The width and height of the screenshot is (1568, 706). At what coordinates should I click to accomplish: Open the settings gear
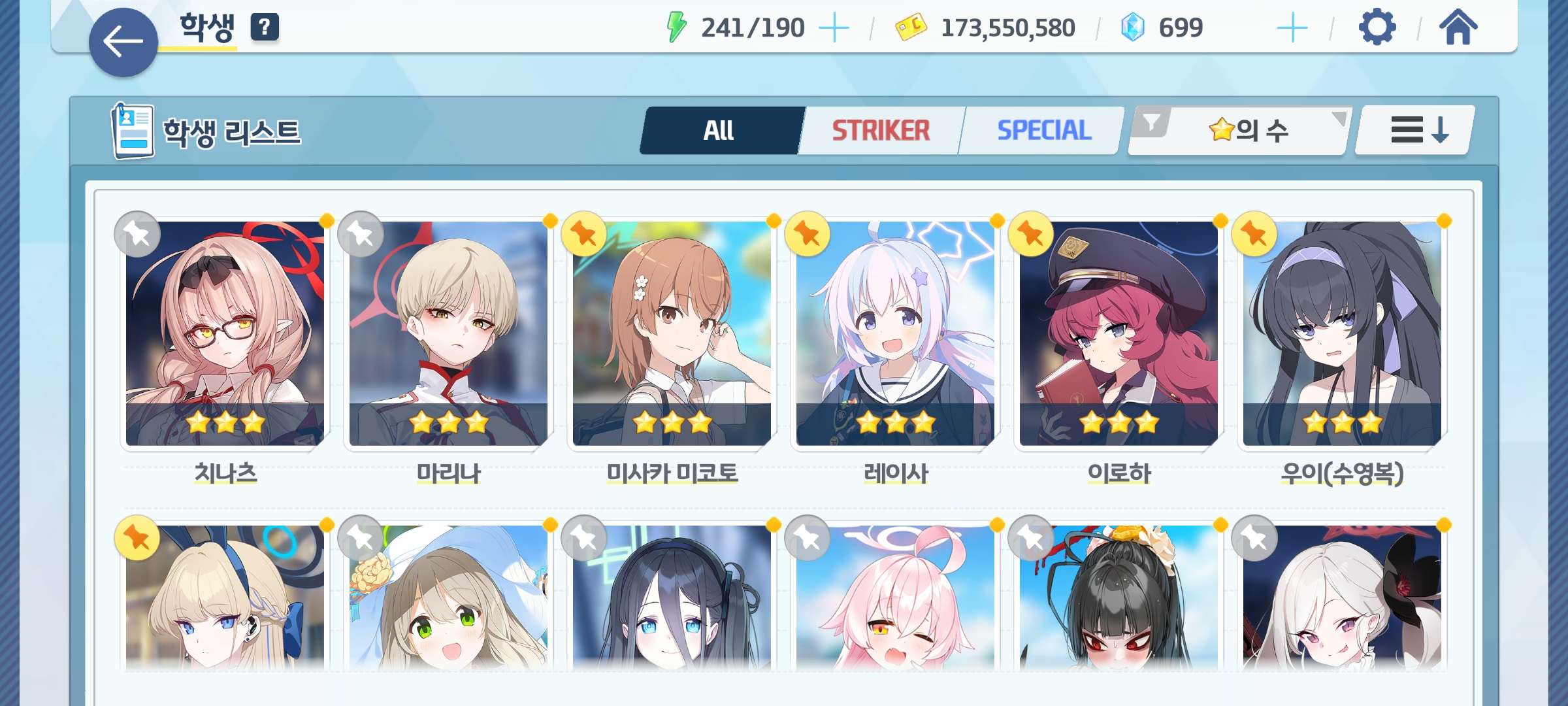click(1377, 27)
